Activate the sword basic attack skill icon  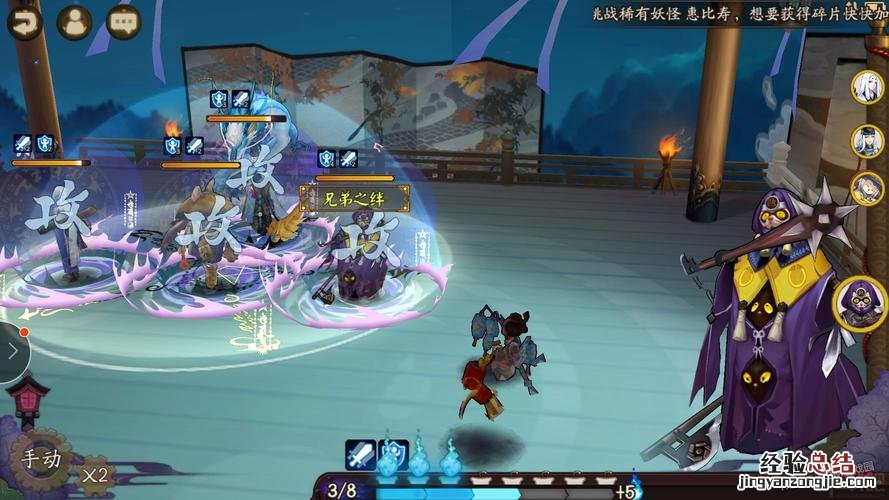(x=361, y=455)
